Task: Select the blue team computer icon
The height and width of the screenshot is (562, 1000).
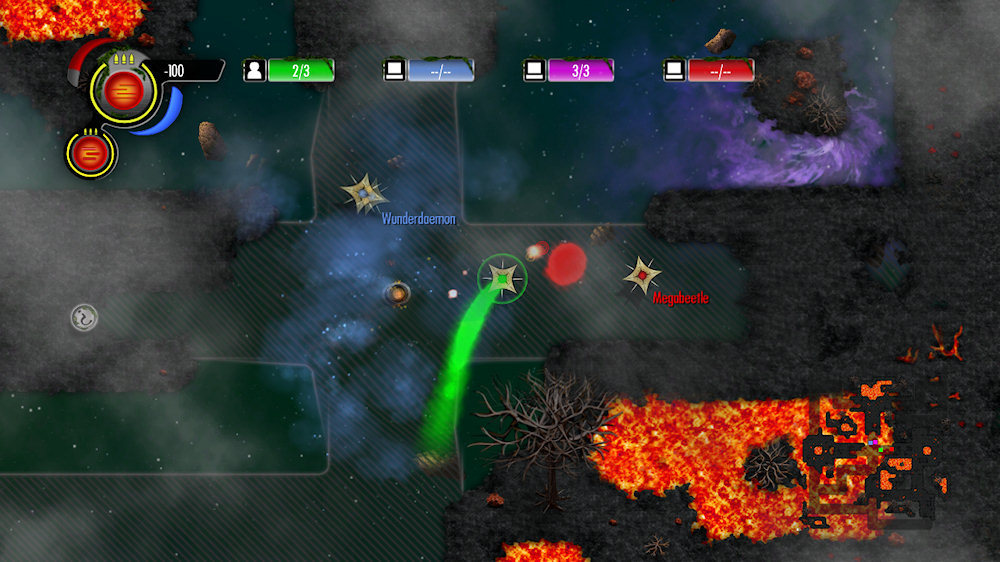Action: click(x=395, y=70)
